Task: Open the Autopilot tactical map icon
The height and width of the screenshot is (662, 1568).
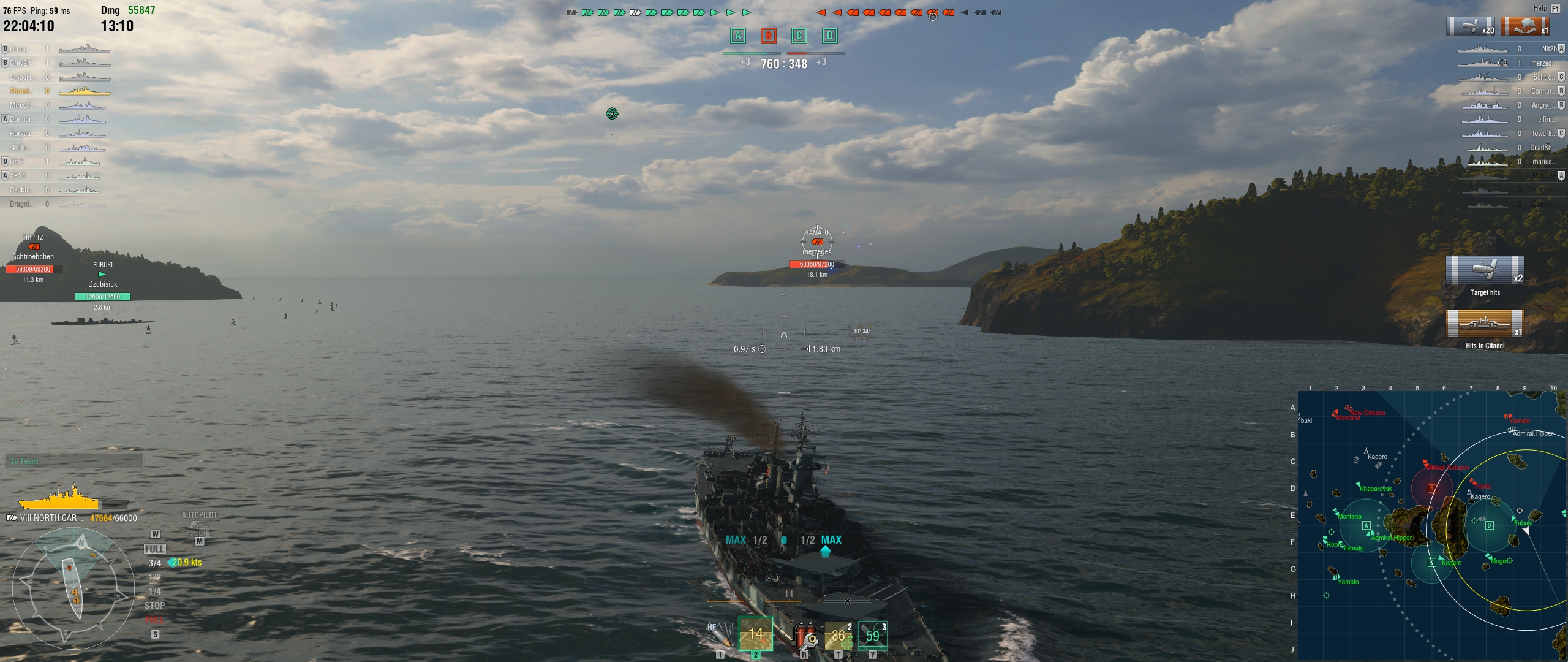Action: click(x=199, y=529)
